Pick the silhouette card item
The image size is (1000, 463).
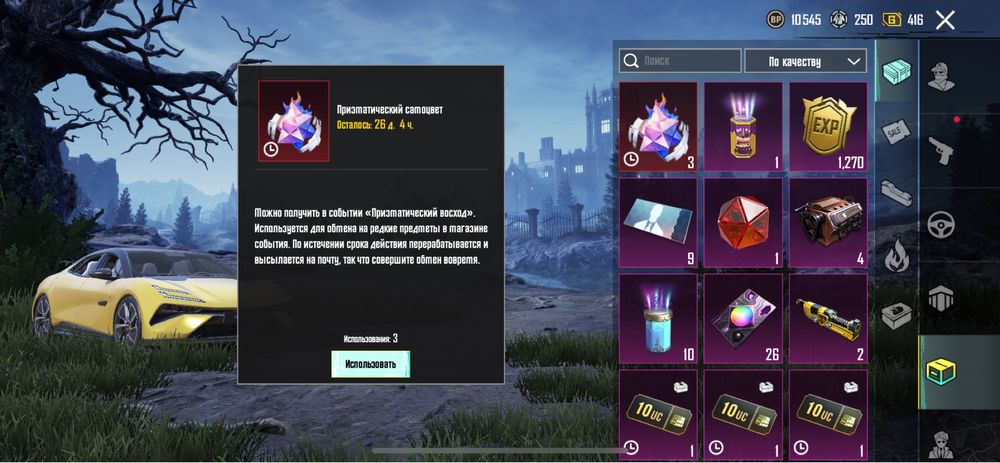(658, 222)
